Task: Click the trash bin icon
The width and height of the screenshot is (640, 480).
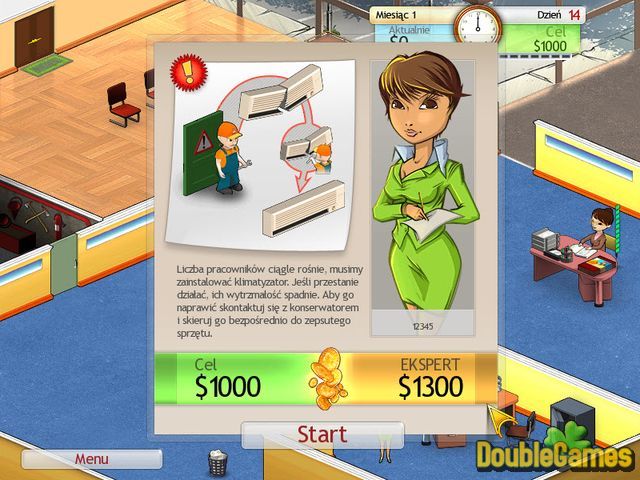Action: [217, 462]
